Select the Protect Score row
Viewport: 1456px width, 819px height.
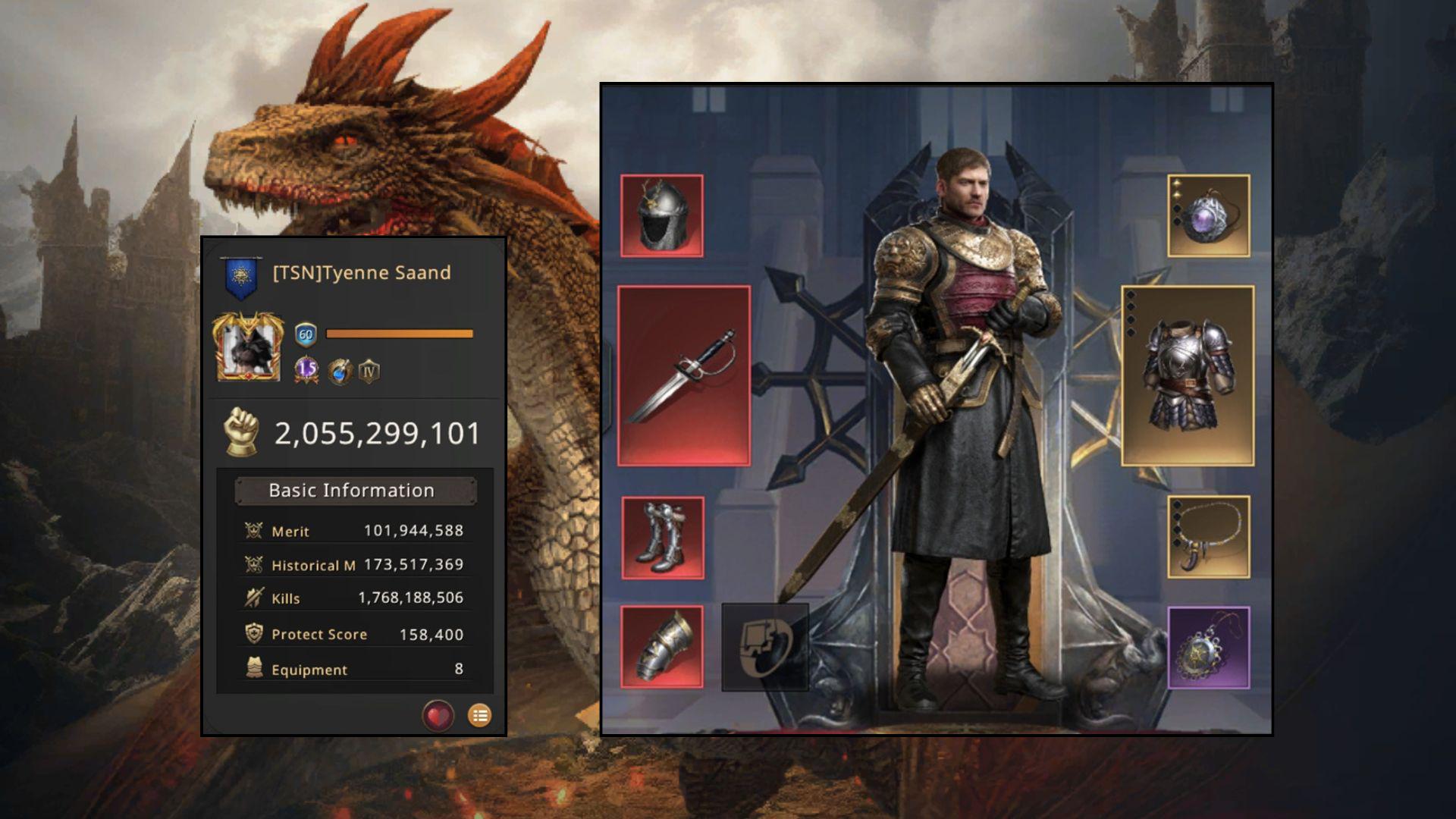[354, 634]
